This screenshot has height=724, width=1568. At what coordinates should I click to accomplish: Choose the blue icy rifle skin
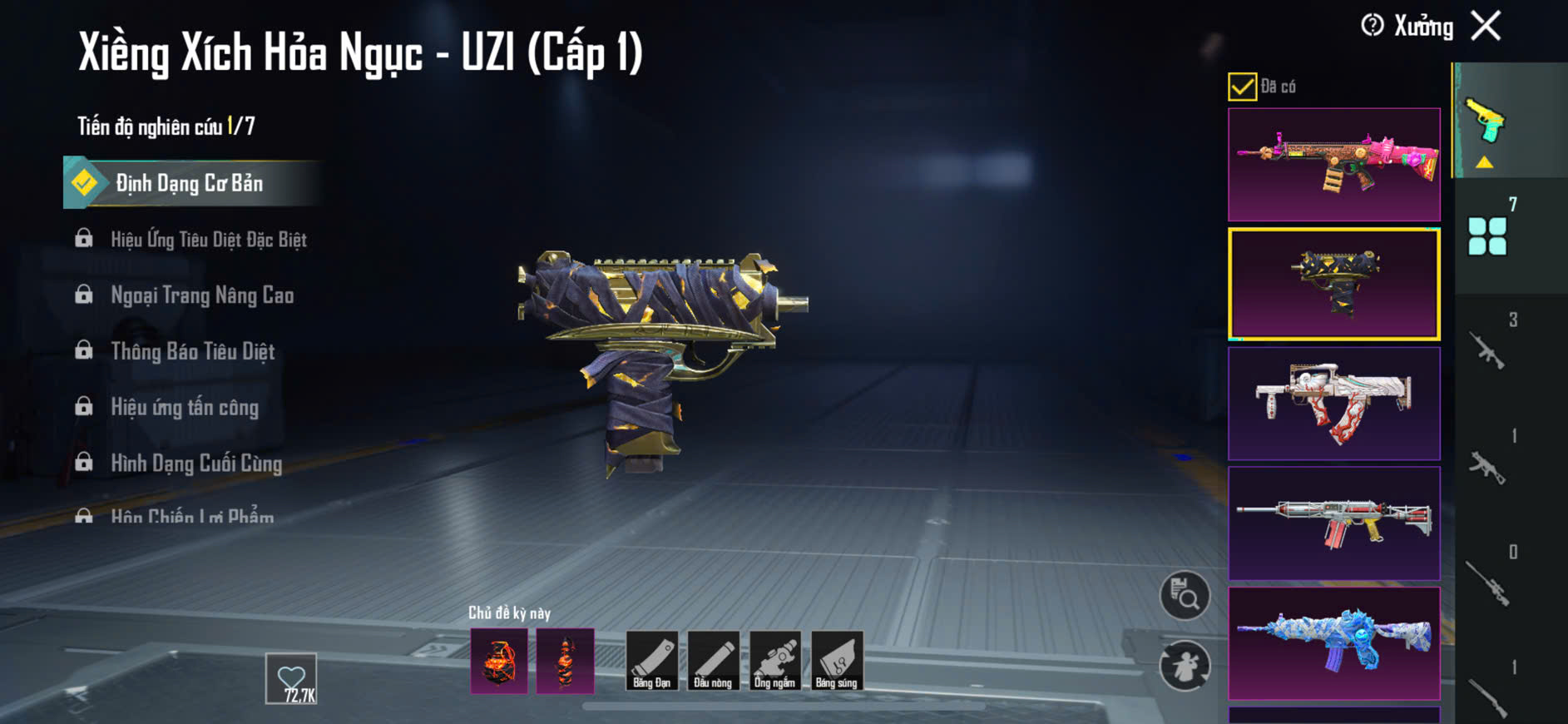tap(1333, 643)
